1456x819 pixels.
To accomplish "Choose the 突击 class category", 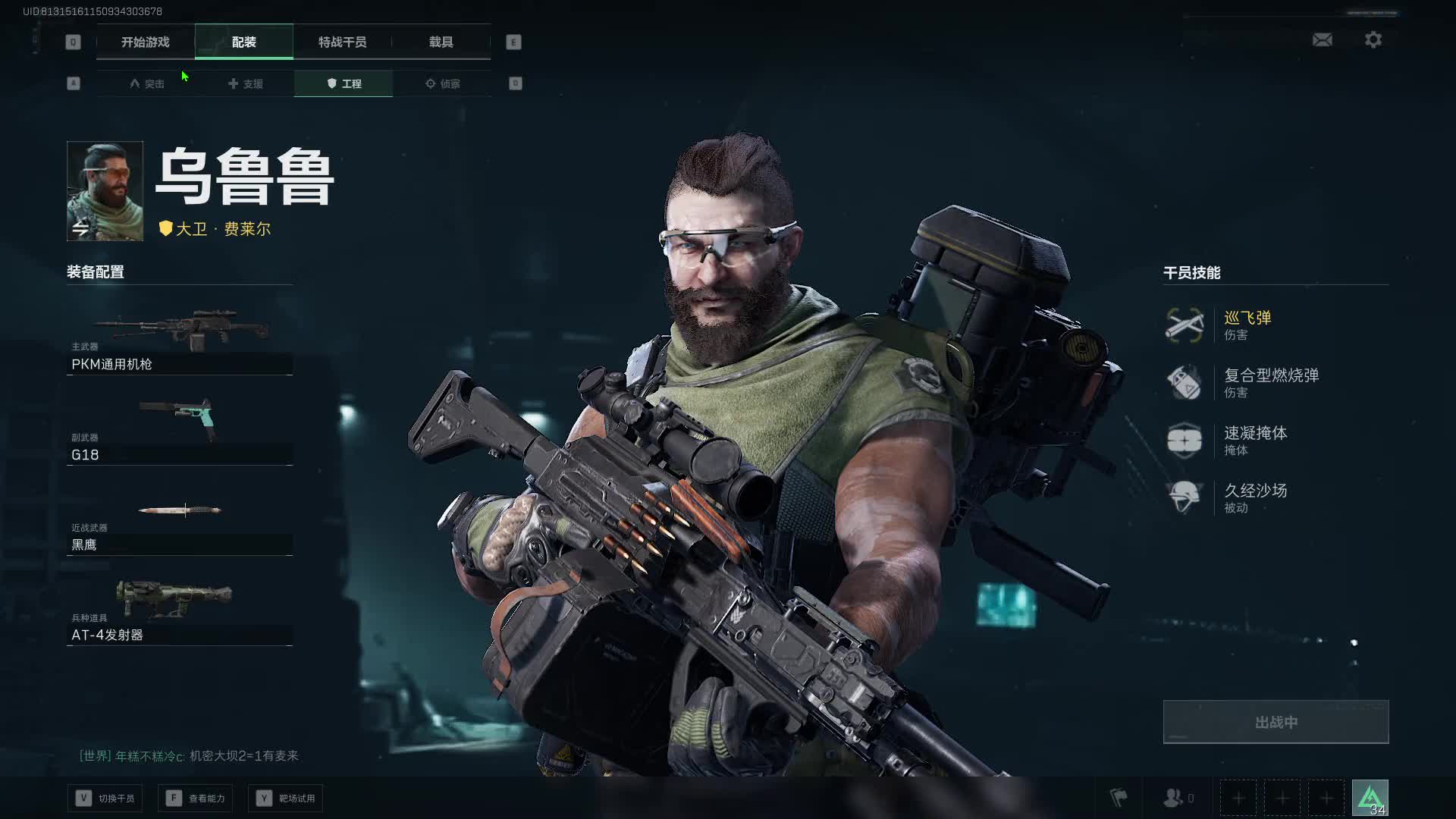I will pos(146,83).
